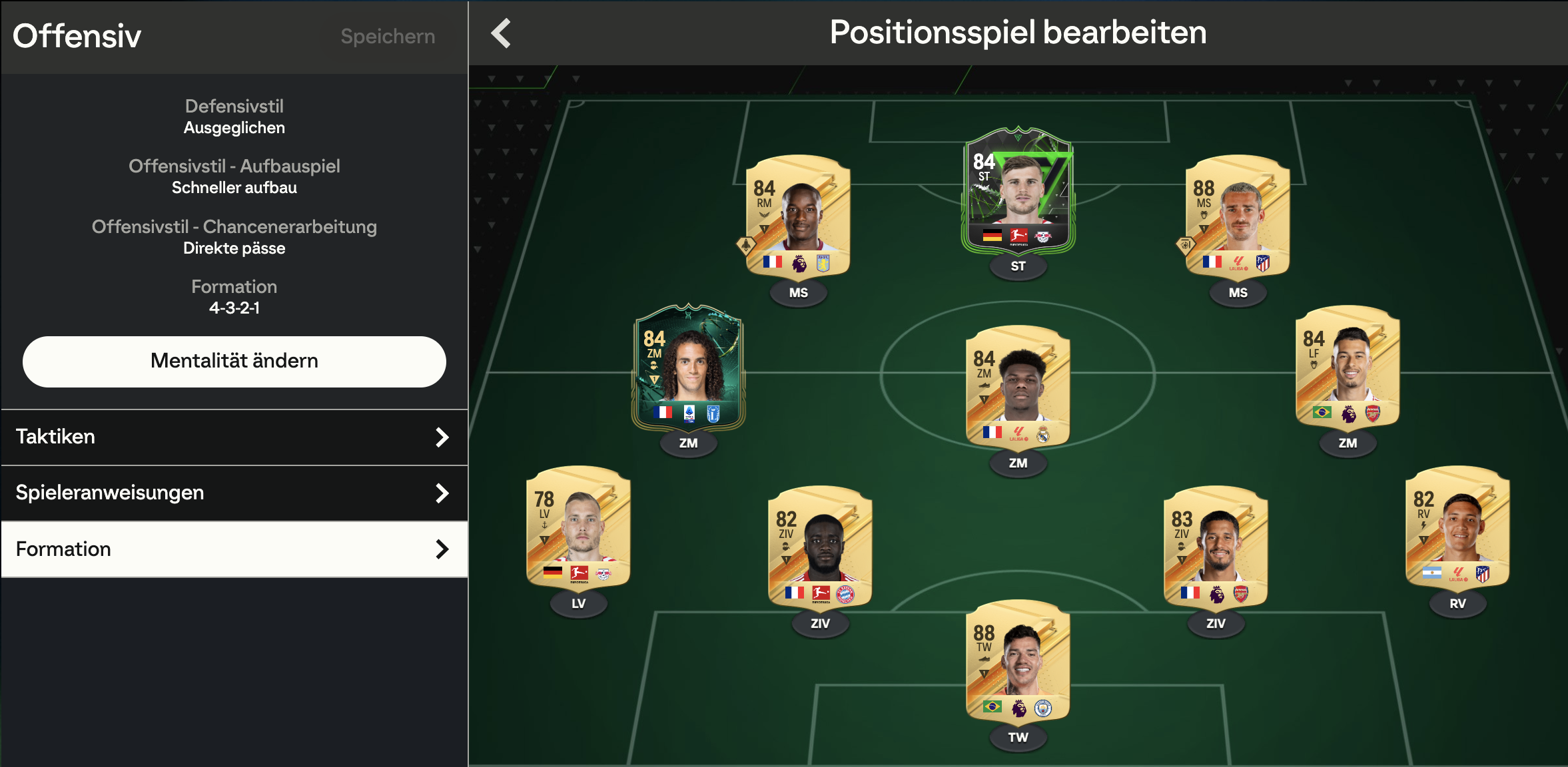
Task: Select the 84-rated striker card with green frame
Action: point(1018,192)
